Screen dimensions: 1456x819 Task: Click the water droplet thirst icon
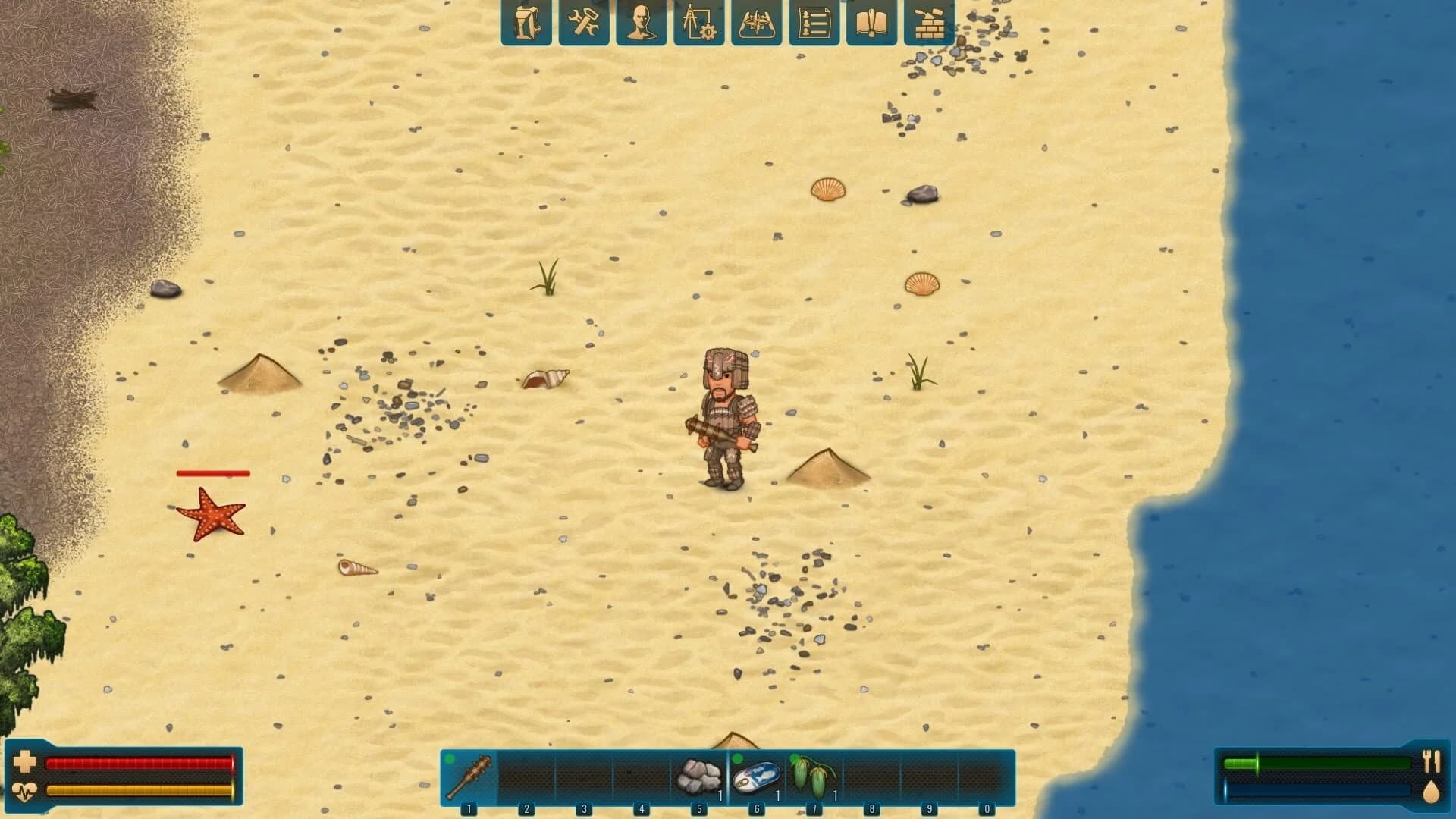tap(1433, 792)
